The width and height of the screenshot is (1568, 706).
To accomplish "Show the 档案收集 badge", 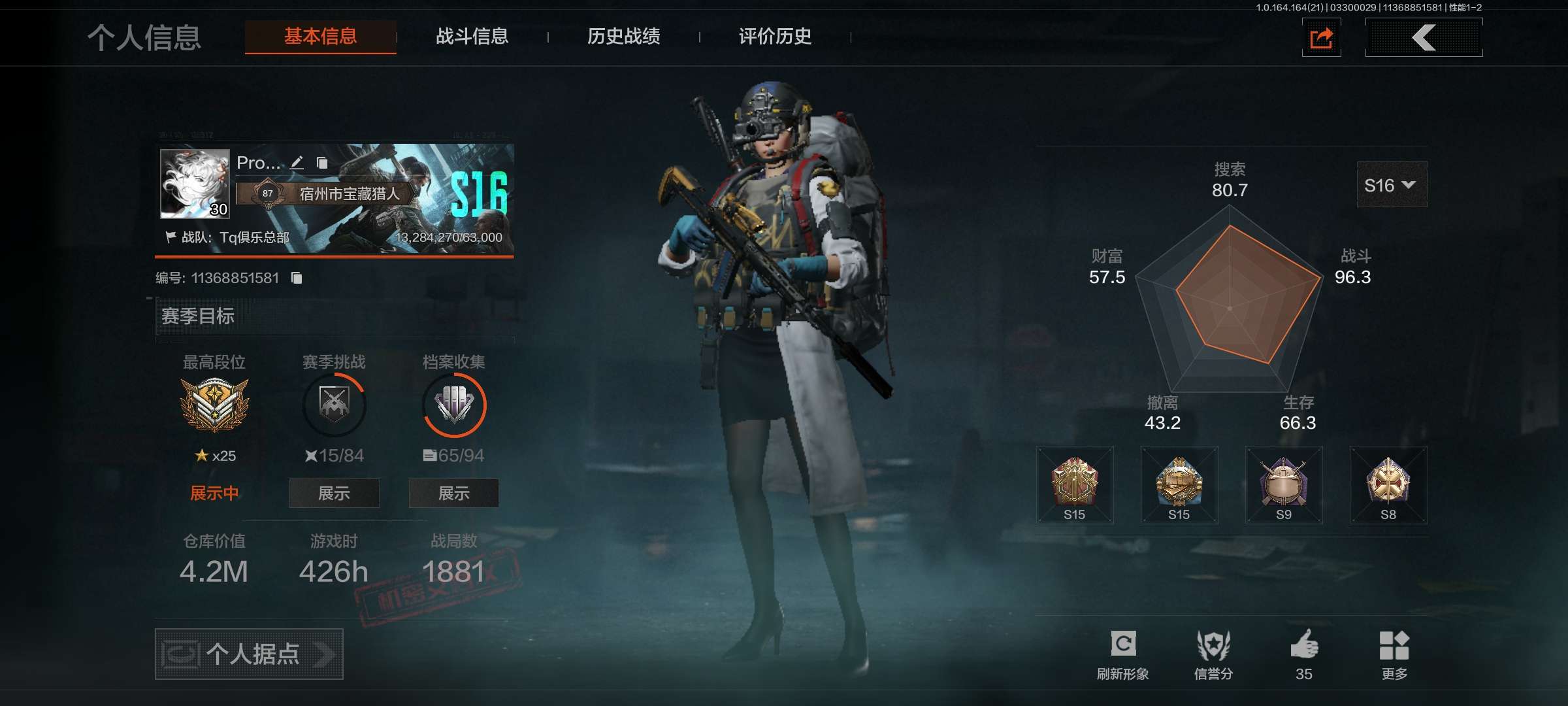I will 453,494.
